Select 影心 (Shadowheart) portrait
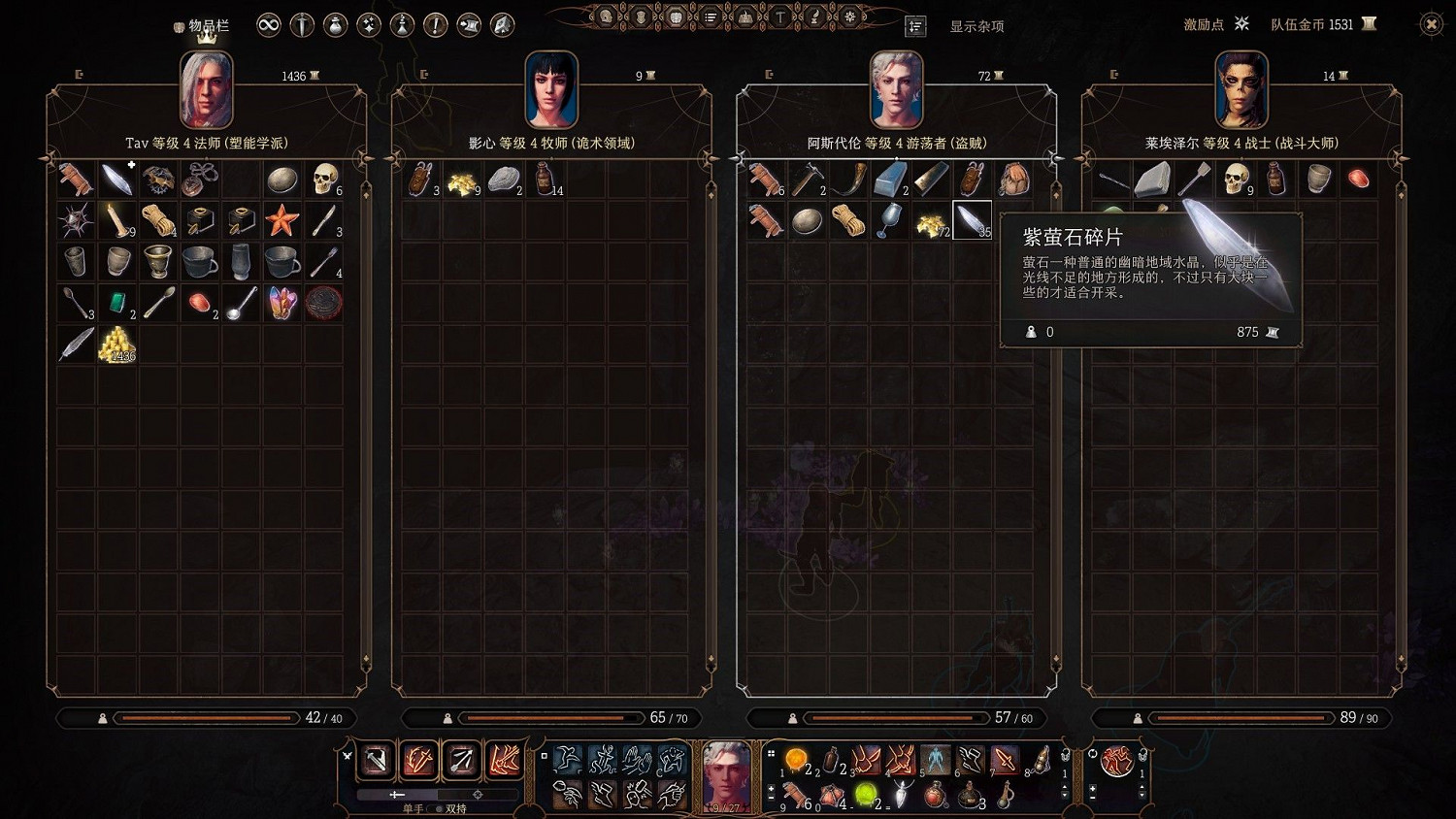 pos(550,90)
